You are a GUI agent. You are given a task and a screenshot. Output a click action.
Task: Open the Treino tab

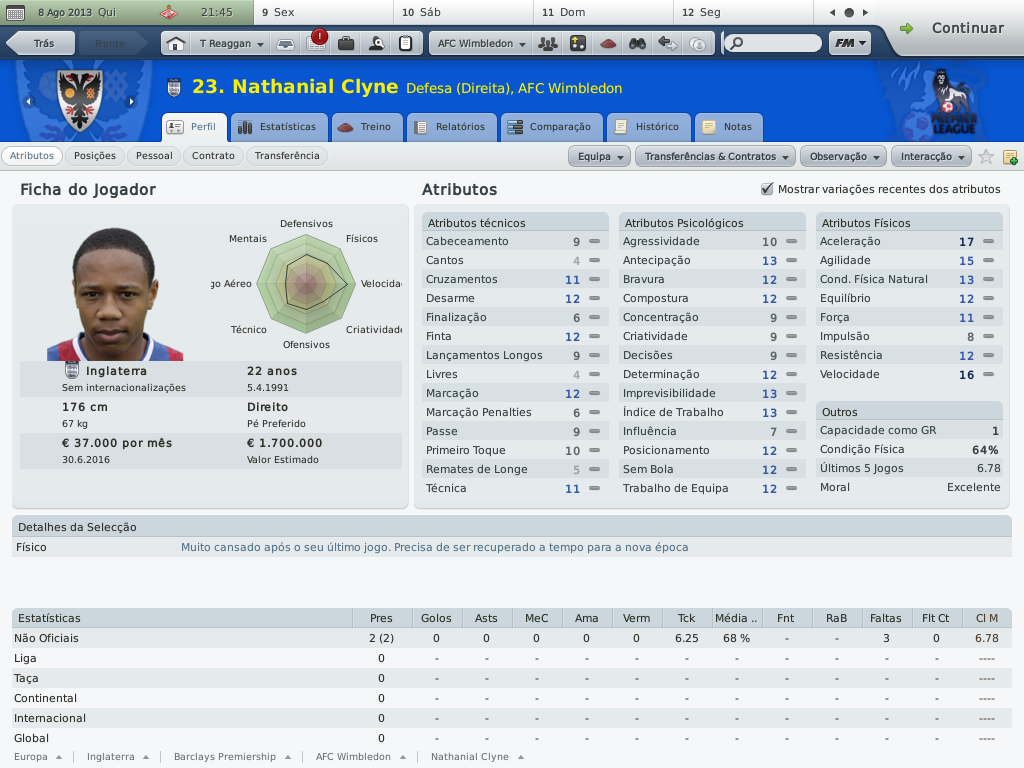tap(367, 127)
